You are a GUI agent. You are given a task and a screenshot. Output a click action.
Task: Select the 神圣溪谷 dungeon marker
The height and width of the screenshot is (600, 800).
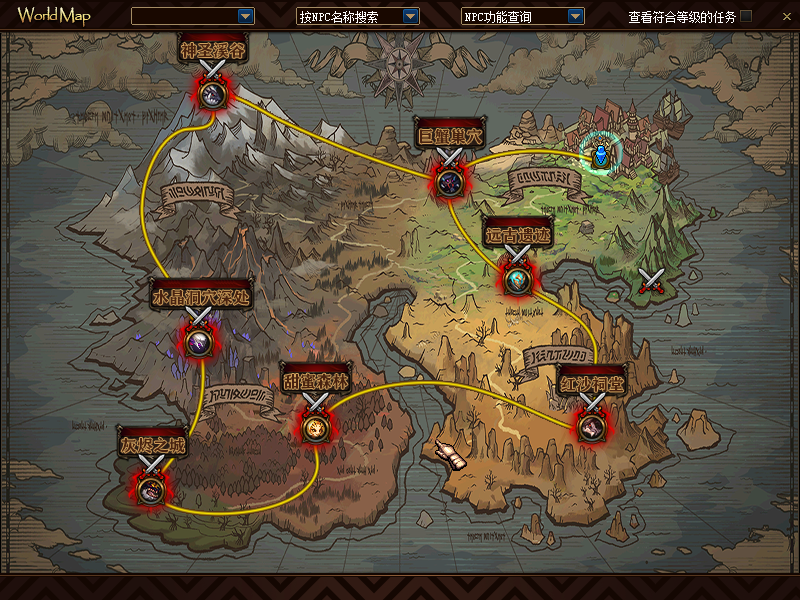coord(211,94)
